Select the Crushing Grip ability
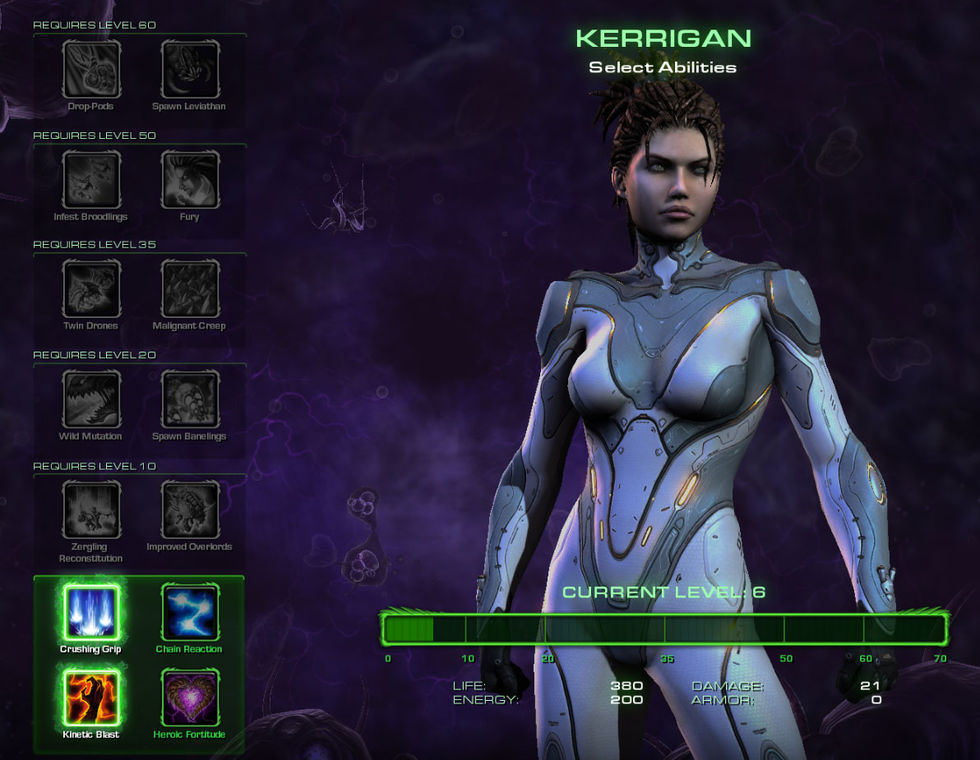The height and width of the screenshot is (760, 980). pyautogui.click(x=91, y=612)
